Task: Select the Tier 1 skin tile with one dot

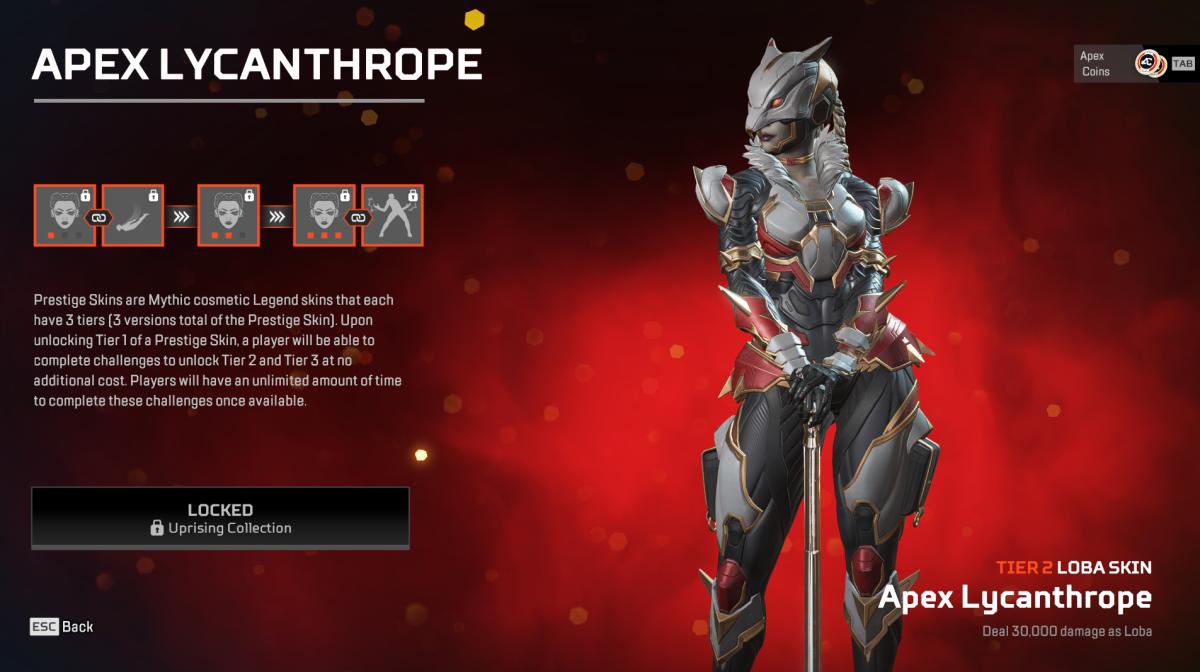Action: click(64, 215)
